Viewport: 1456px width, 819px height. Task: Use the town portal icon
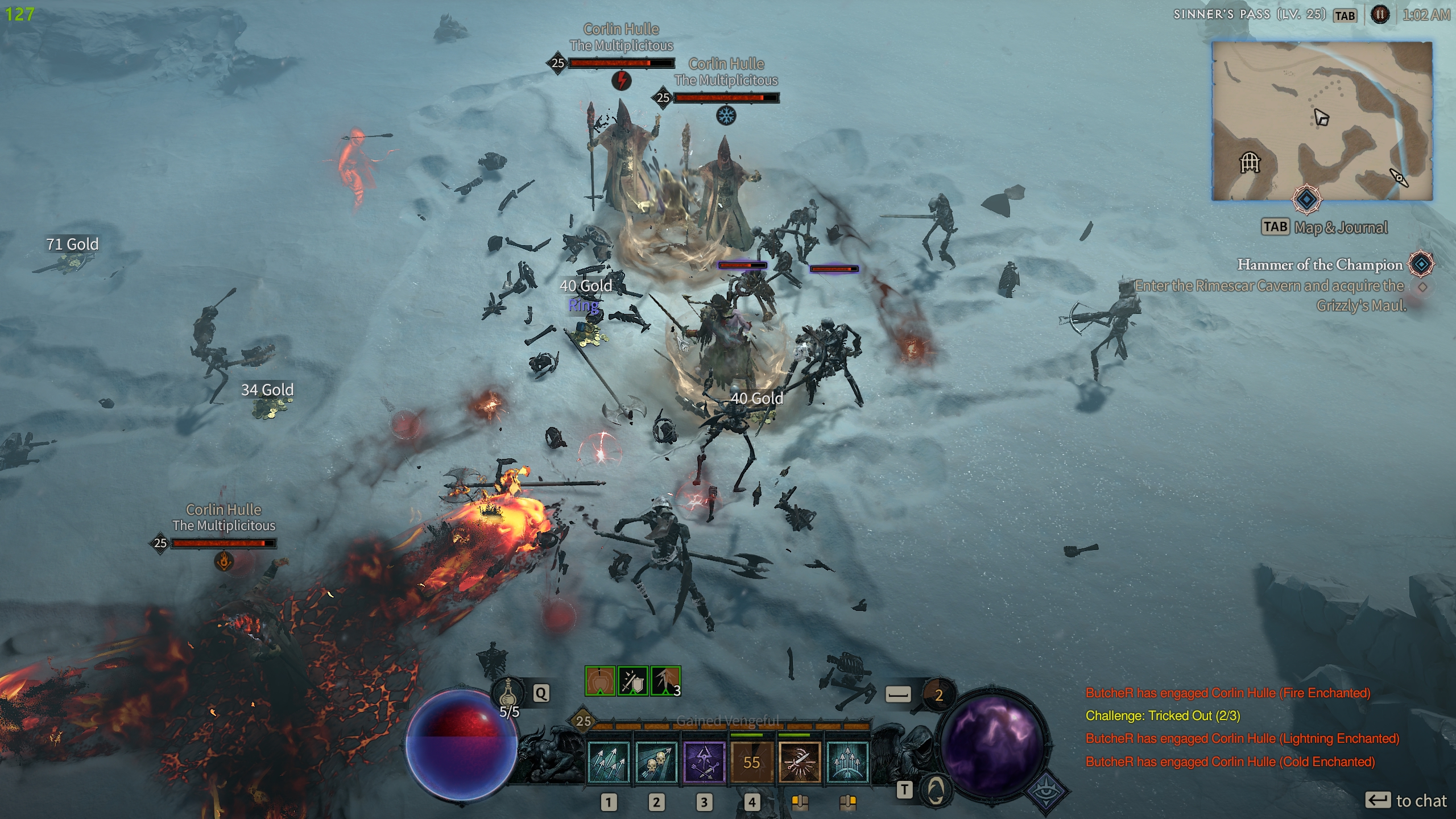point(936,789)
